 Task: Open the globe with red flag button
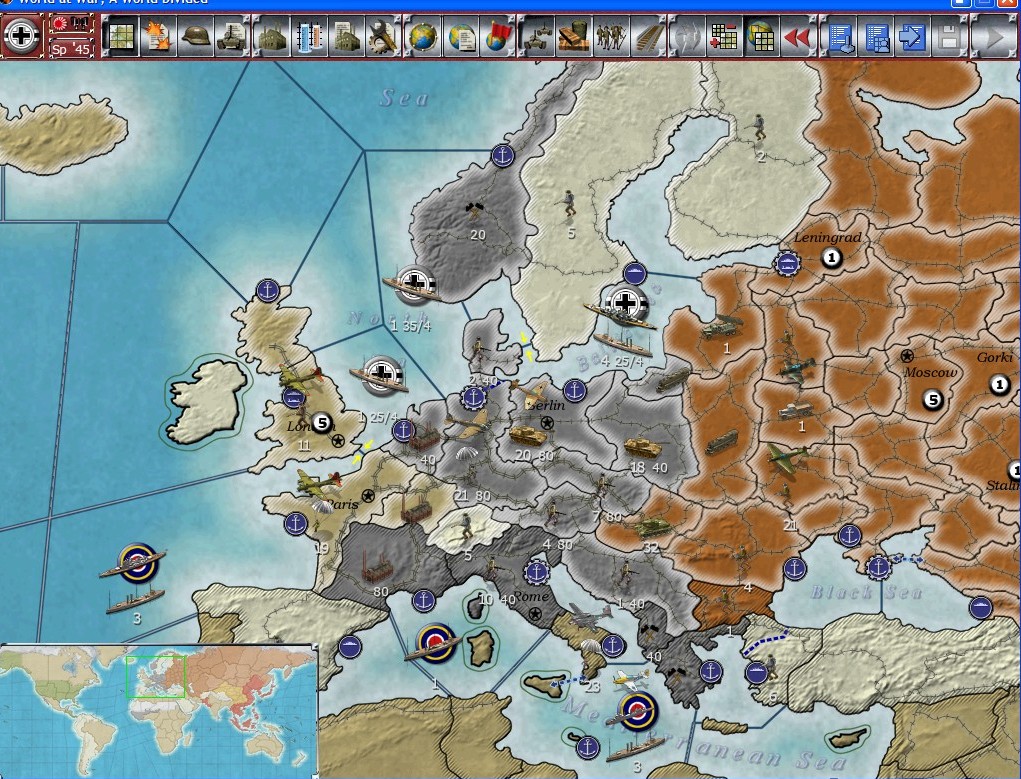coord(498,37)
